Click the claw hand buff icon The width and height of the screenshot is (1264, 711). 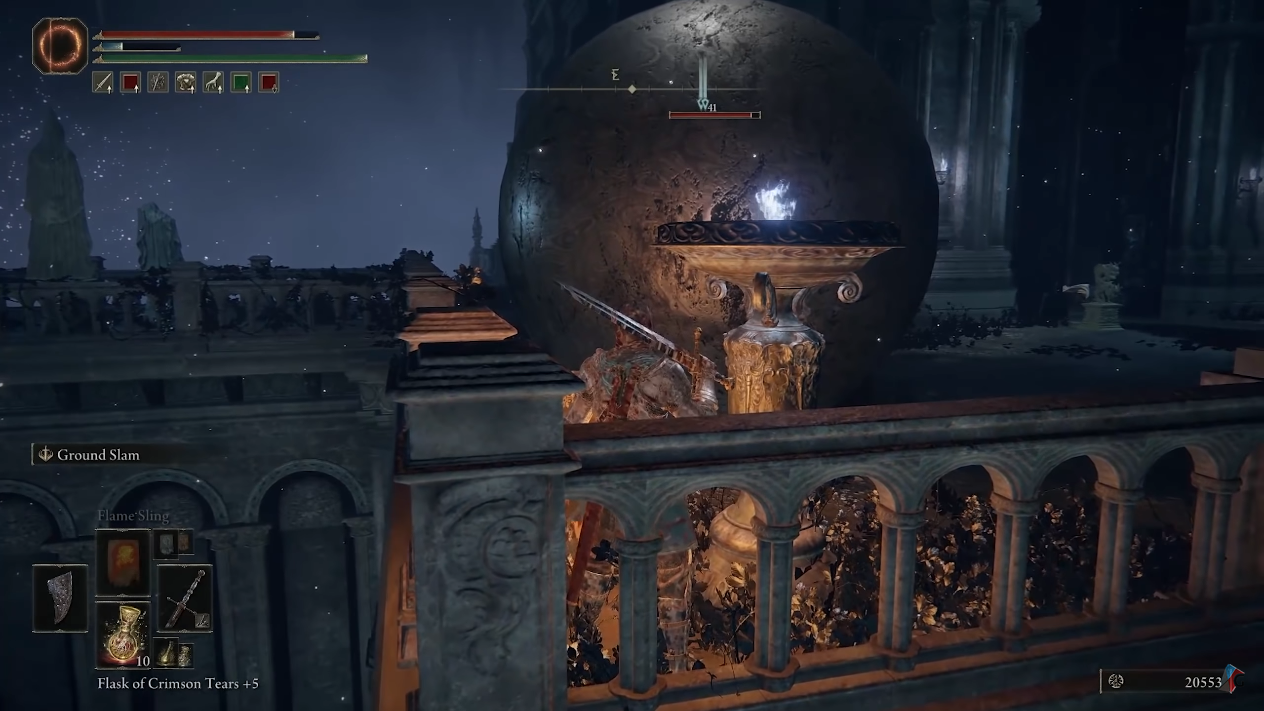coord(213,83)
